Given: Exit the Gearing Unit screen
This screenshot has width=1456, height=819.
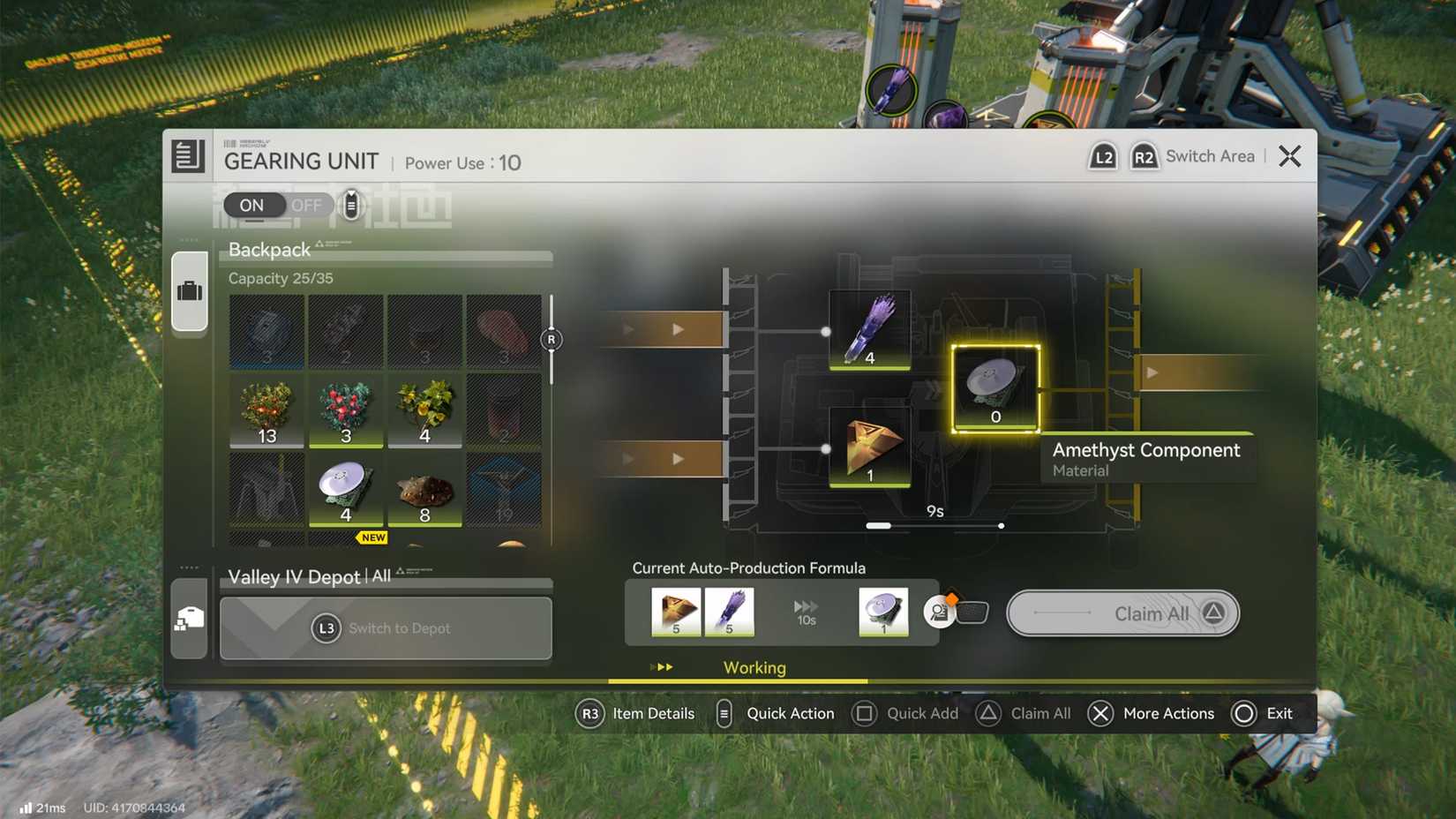Looking at the screenshot, I should [x=1288, y=155].
